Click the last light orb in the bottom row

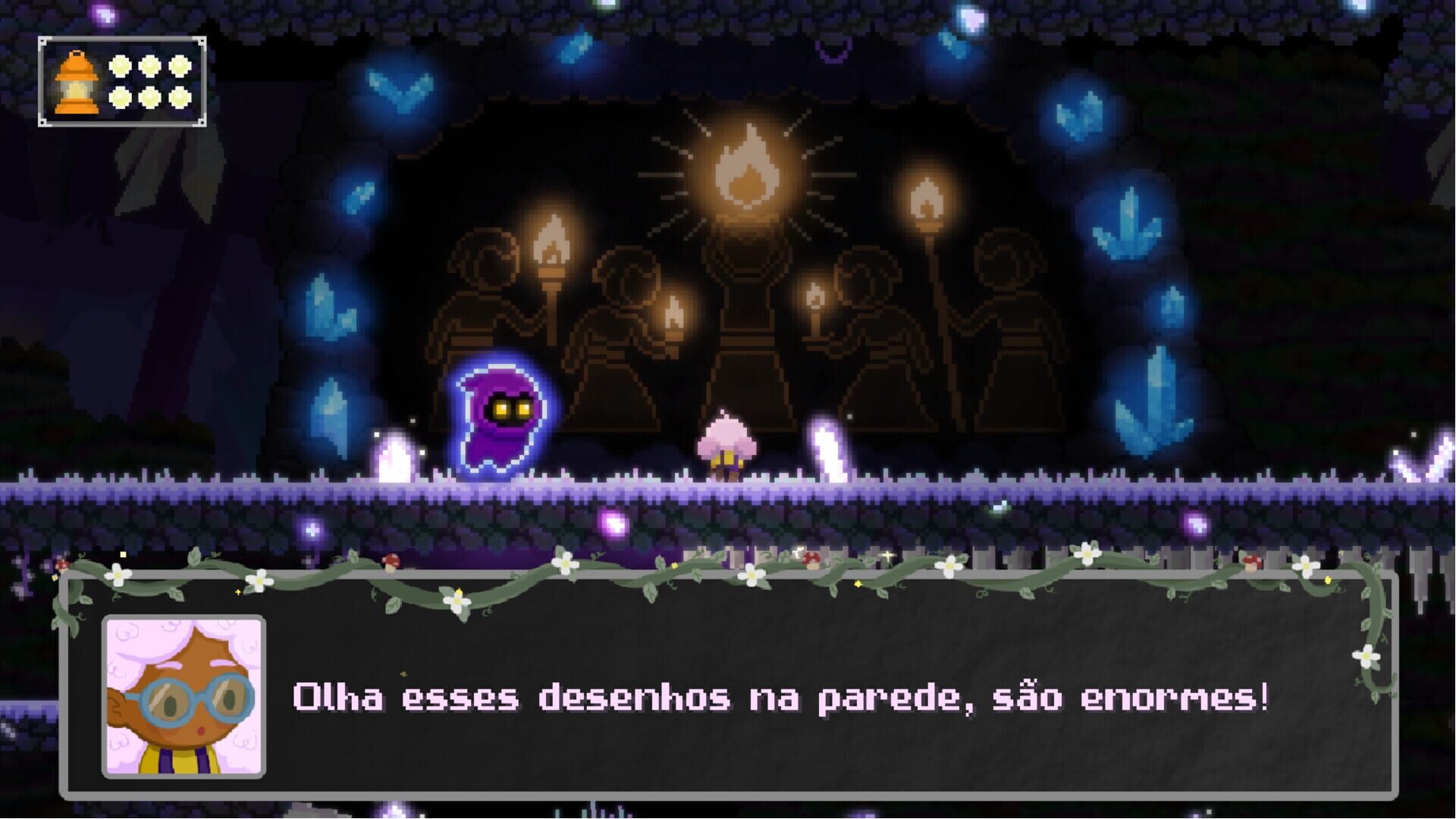coord(180,99)
